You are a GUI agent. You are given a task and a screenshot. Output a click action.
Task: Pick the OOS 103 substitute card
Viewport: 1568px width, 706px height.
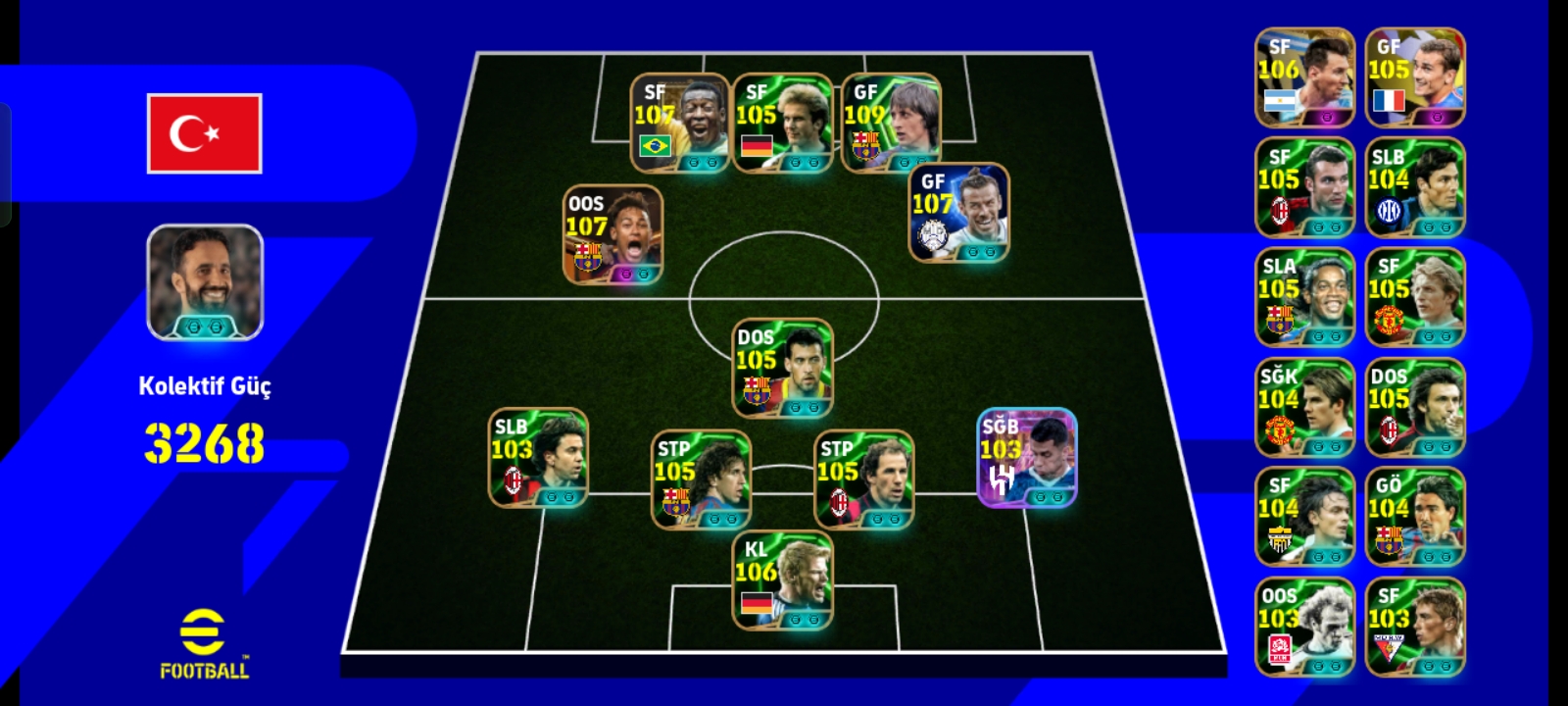[1304, 627]
